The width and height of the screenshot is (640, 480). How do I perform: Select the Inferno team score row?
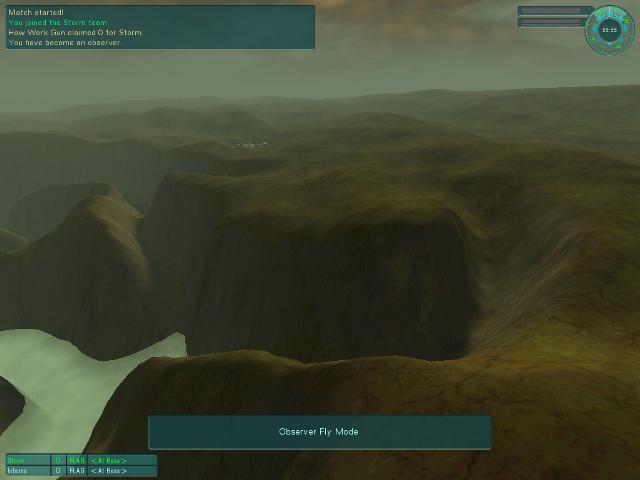(x=80, y=470)
